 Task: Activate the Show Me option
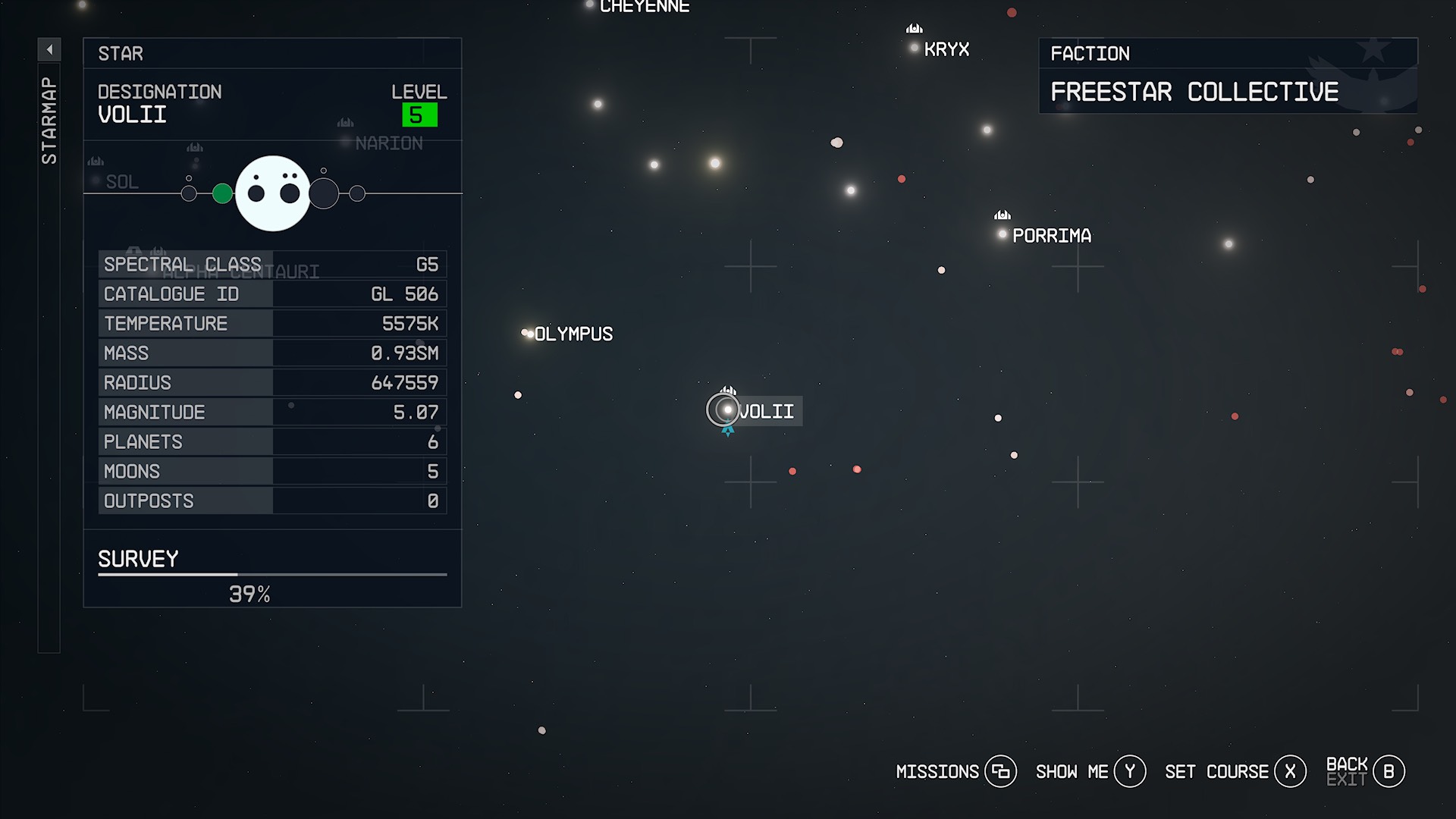coord(1129,771)
